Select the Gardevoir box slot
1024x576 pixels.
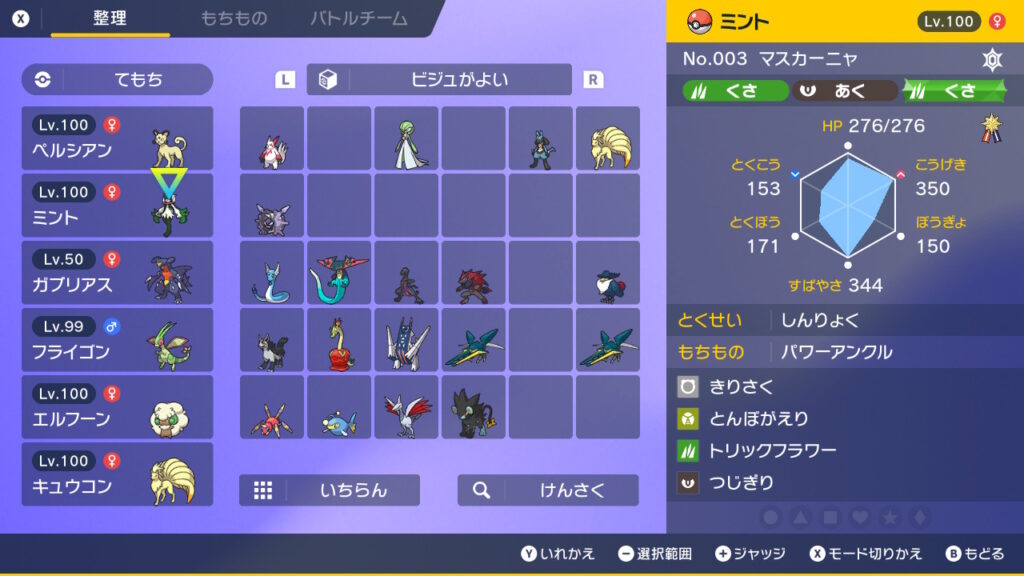click(406, 139)
